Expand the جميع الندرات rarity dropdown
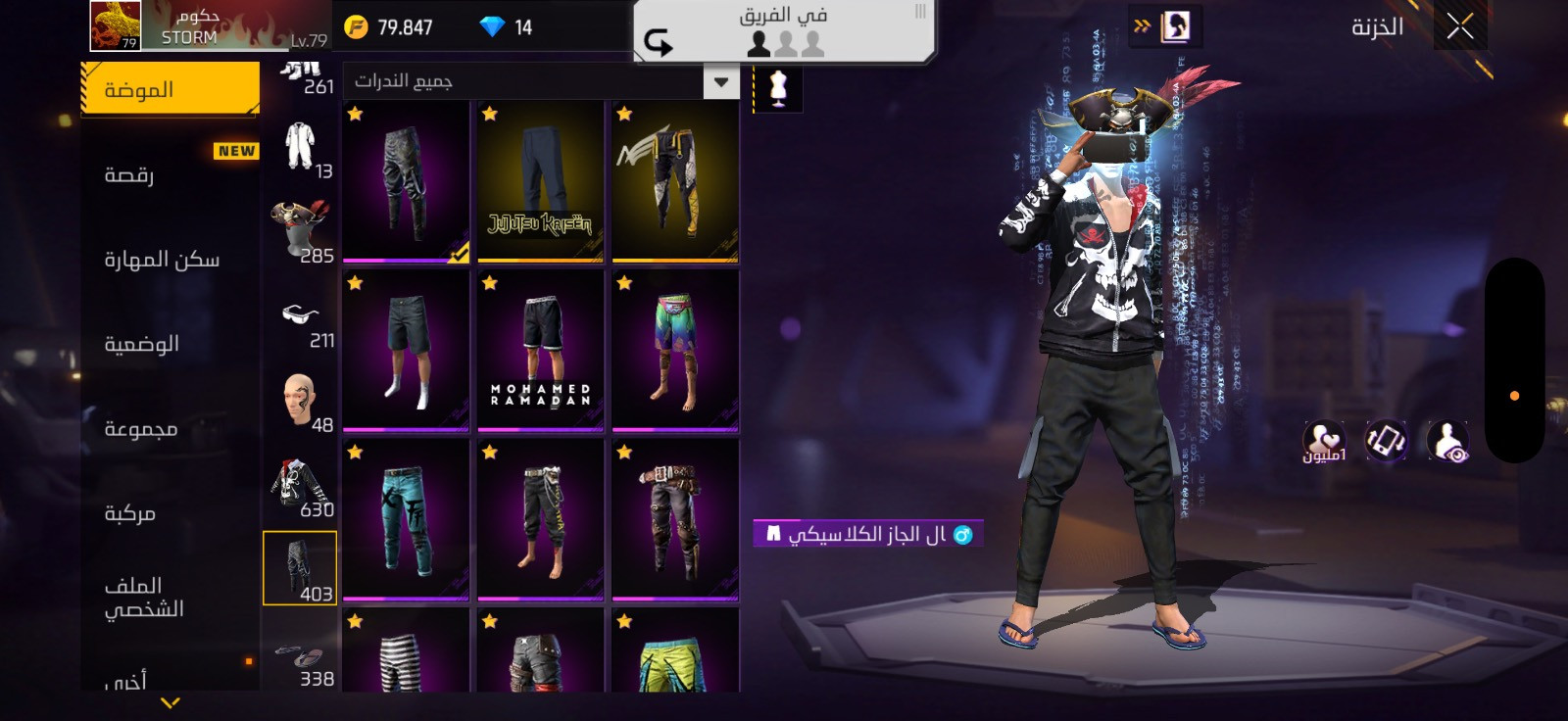The height and width of the screenshot is (721, 1568). tap(721, 82)
